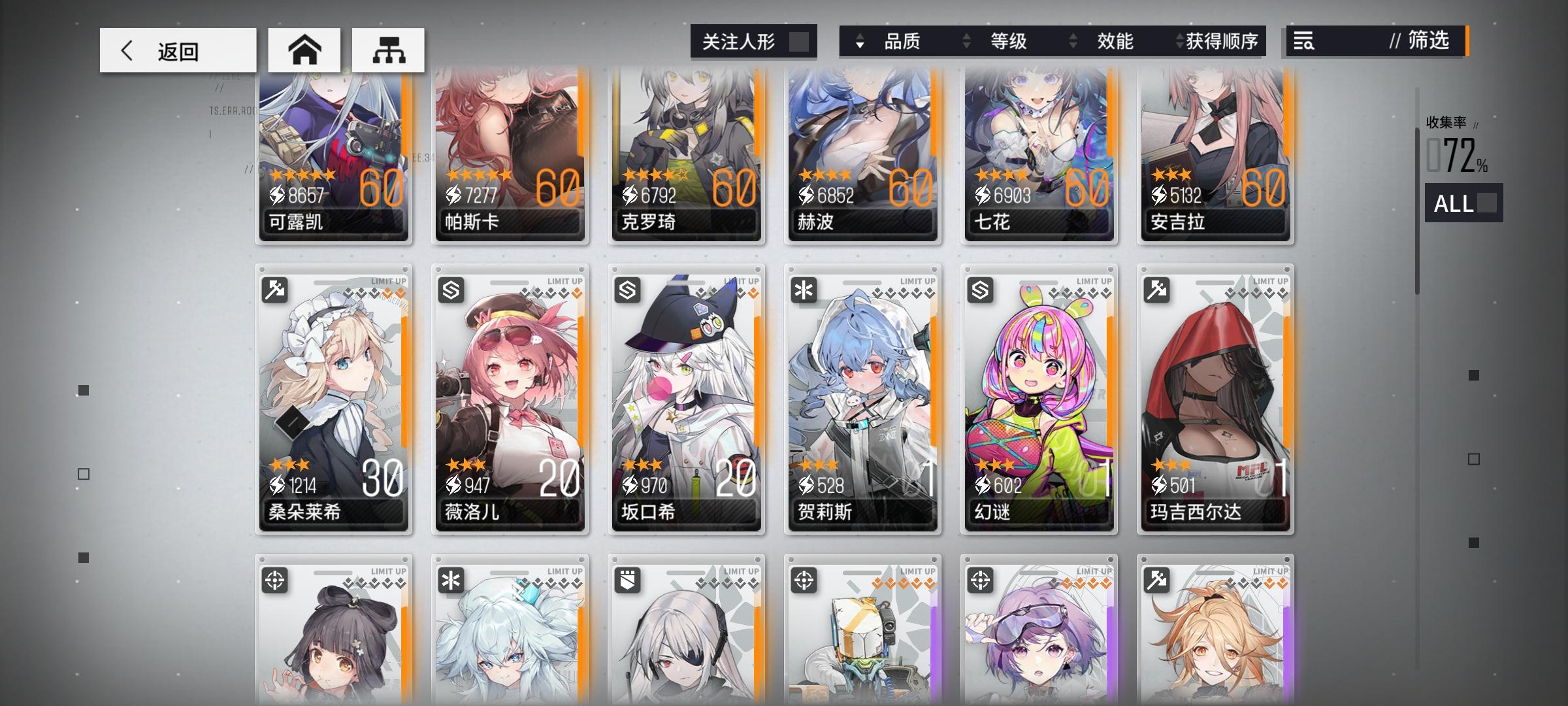
Task: Open the formation chart icon beside home
Action: coord(388,49)
